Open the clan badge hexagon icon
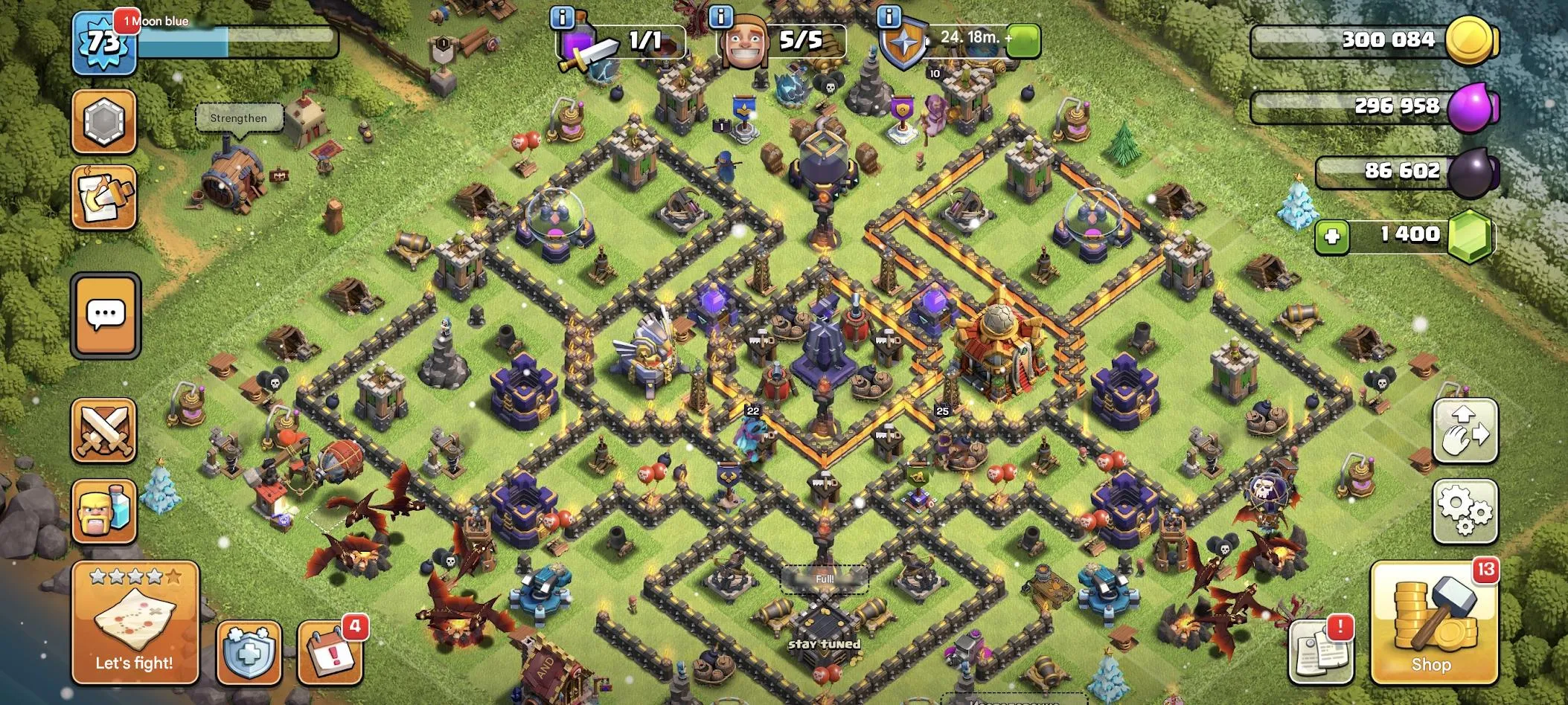The width and height of the screenshot is (1568, 705). pyautogui.click(x=104, y=119)
